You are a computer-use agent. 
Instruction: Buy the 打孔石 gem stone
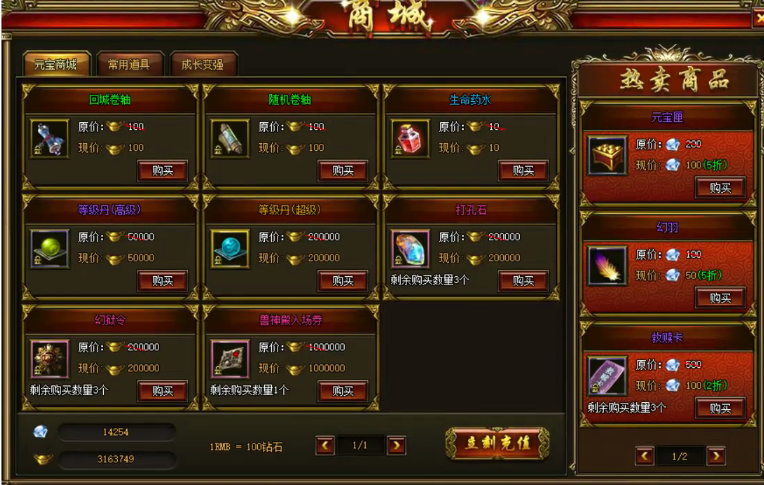click(x=522, y=281)
